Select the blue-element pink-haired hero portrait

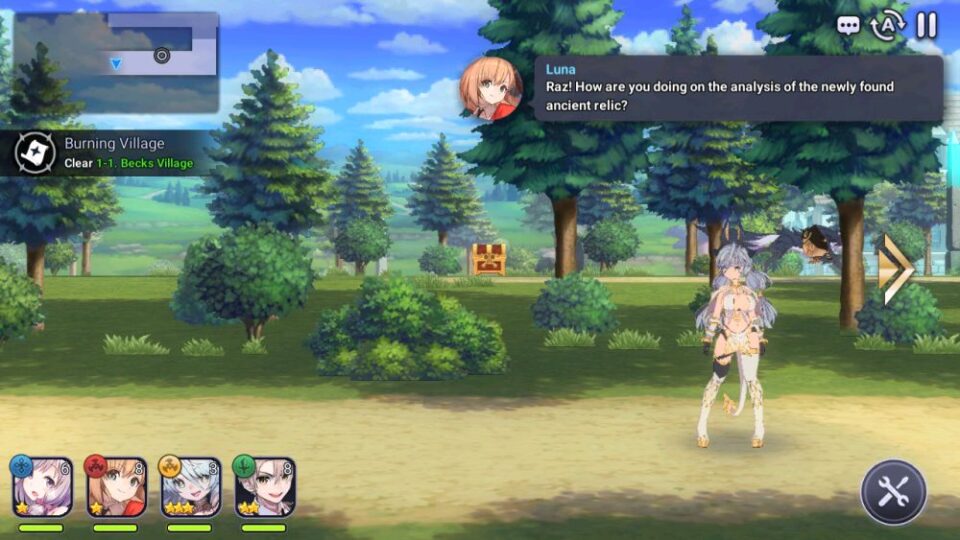tap(42, 487)
